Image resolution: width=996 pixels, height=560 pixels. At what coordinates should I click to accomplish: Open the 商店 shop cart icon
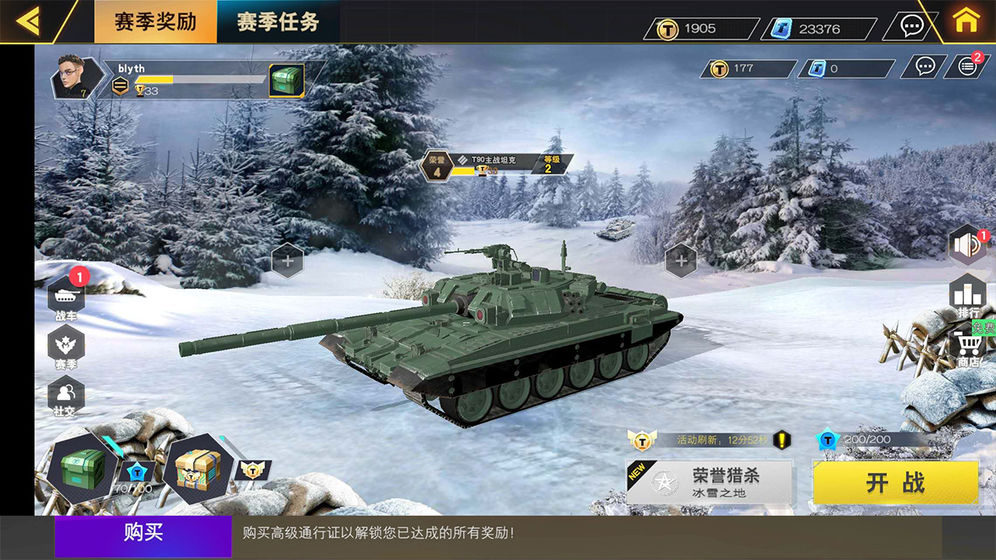click(968, 348)
